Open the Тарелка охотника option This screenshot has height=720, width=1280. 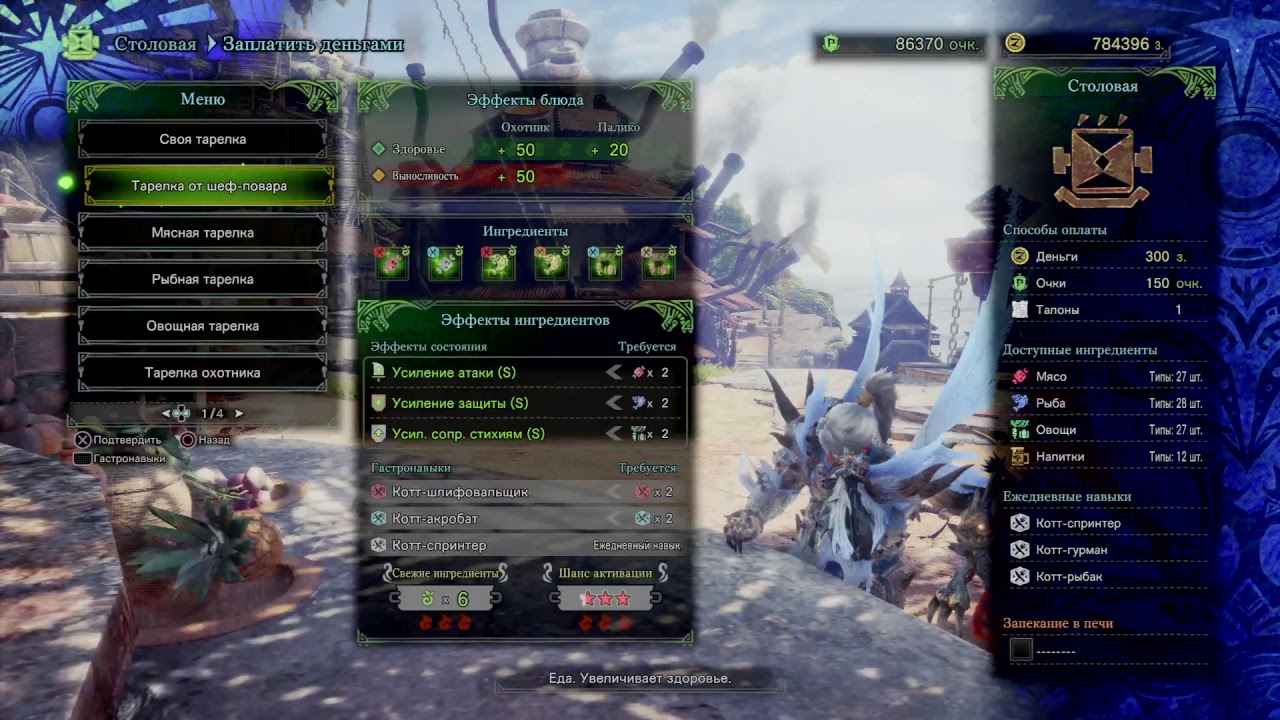coord(202,373)
